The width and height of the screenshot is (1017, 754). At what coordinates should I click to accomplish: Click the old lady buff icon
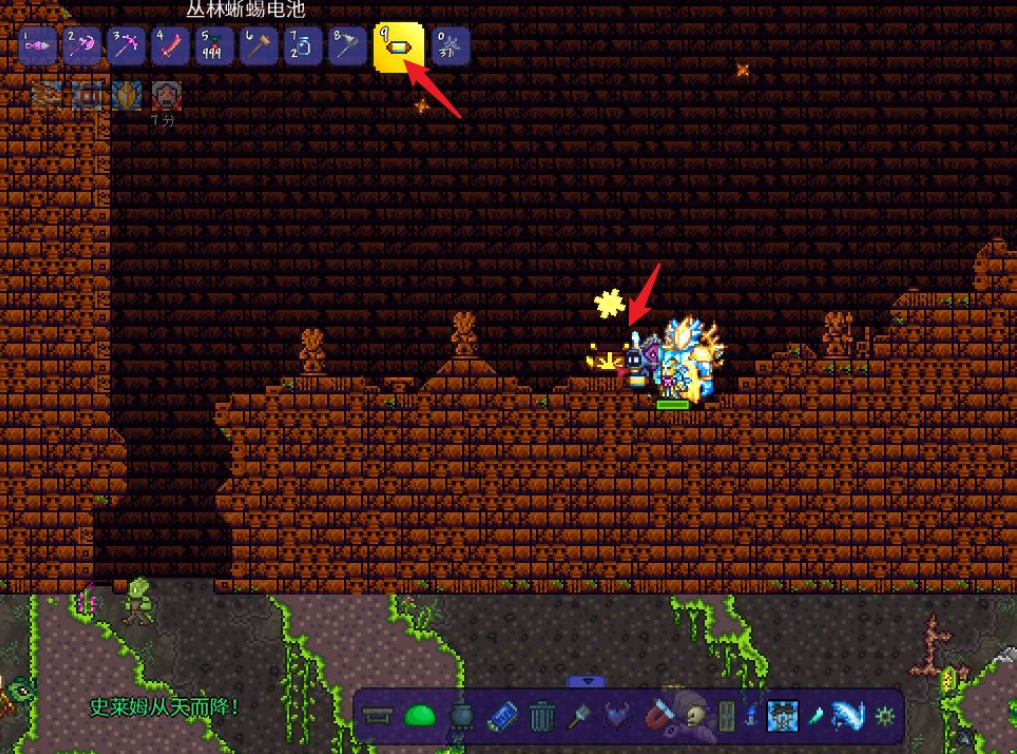(165, 96)
